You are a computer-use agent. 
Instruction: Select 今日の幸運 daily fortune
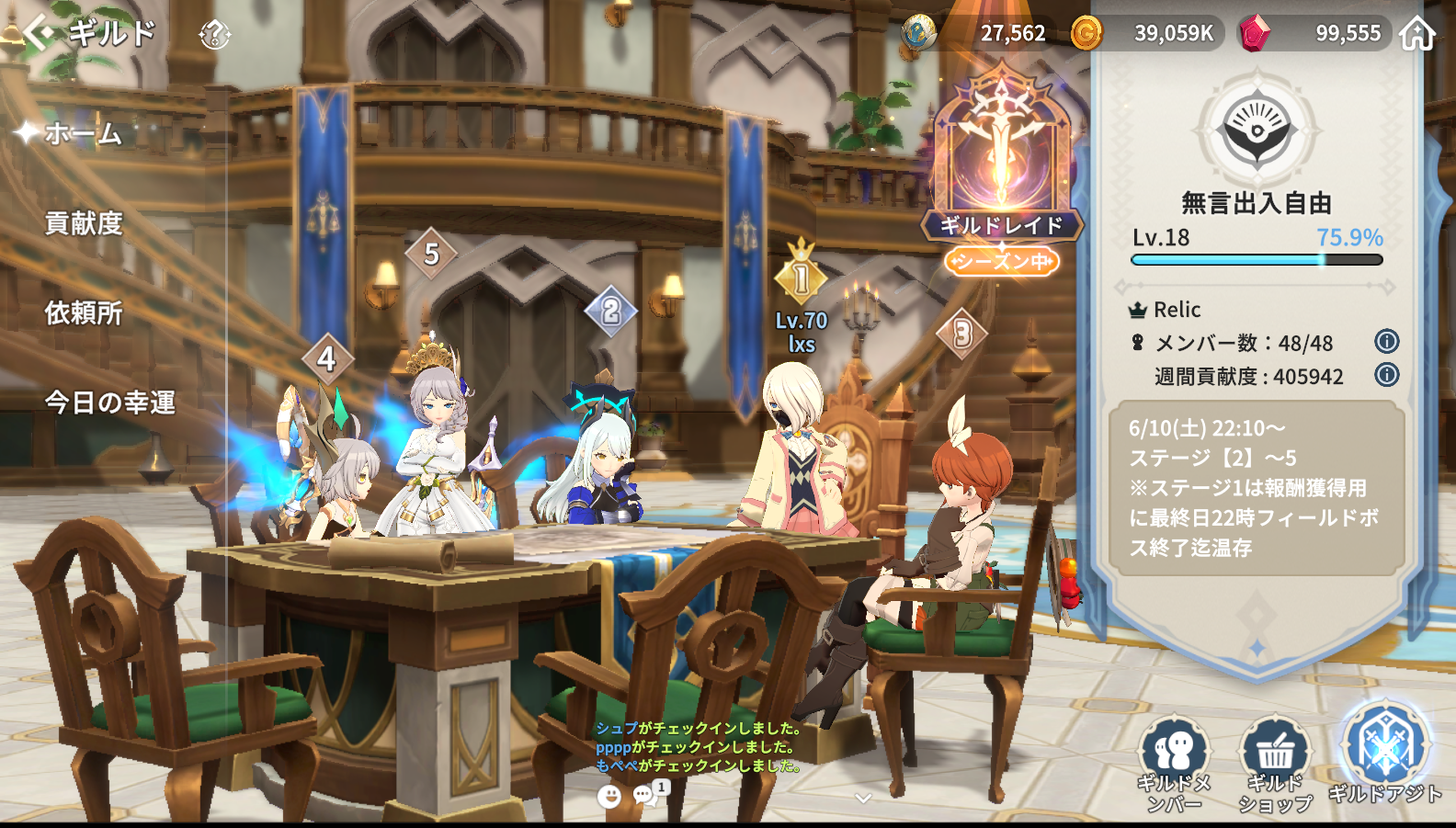[x=109, y=403]
